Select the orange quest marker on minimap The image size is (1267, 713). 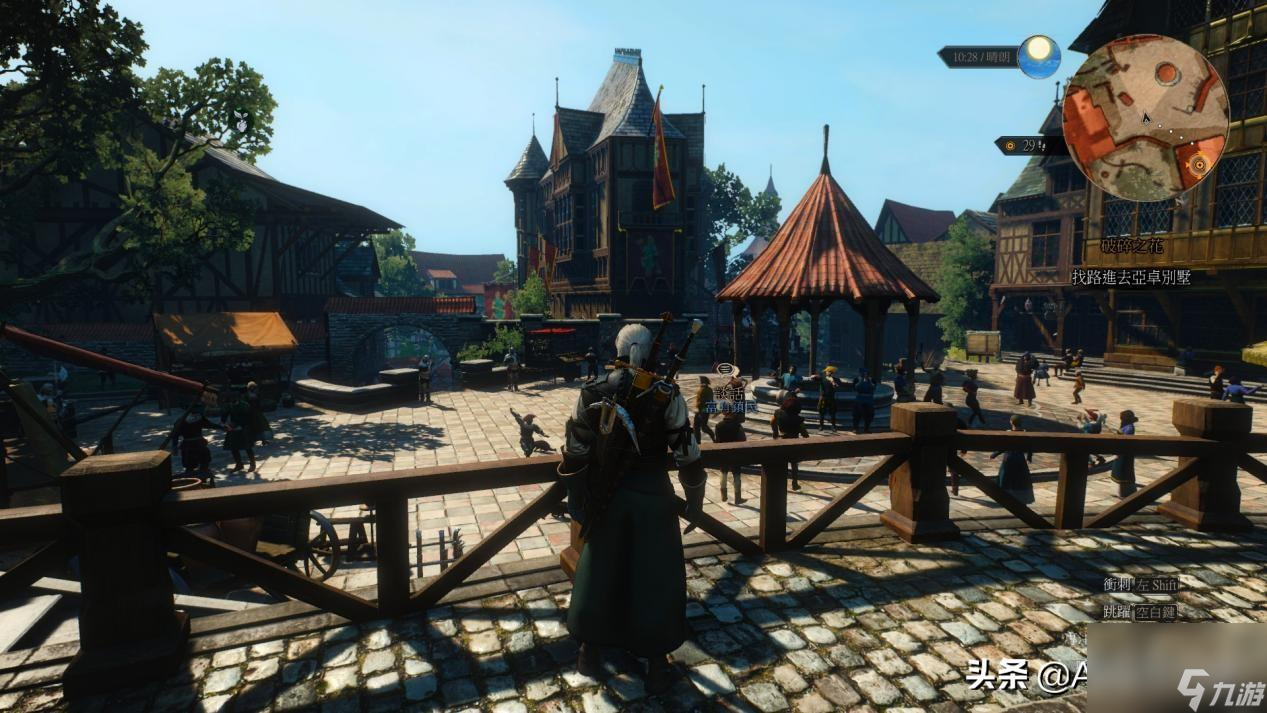point(1197,165)
